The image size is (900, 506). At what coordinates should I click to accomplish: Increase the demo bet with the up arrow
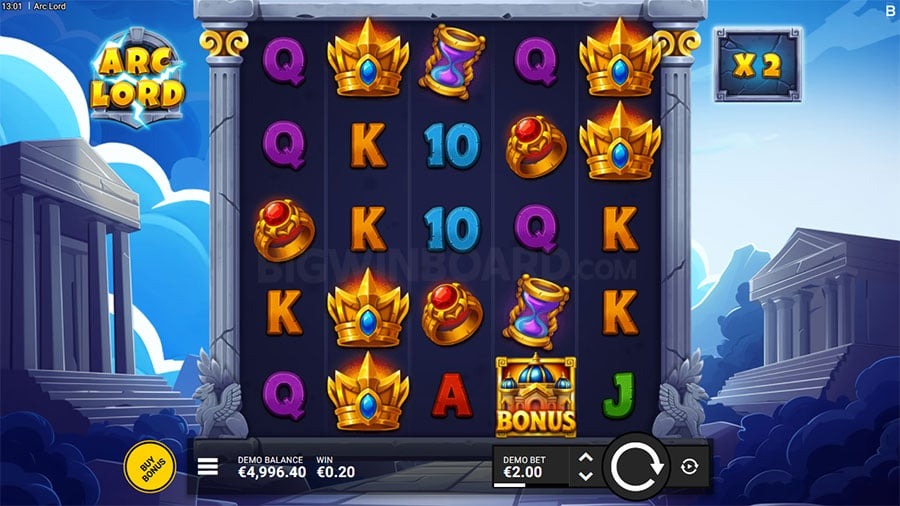click(x=586, y=458)
